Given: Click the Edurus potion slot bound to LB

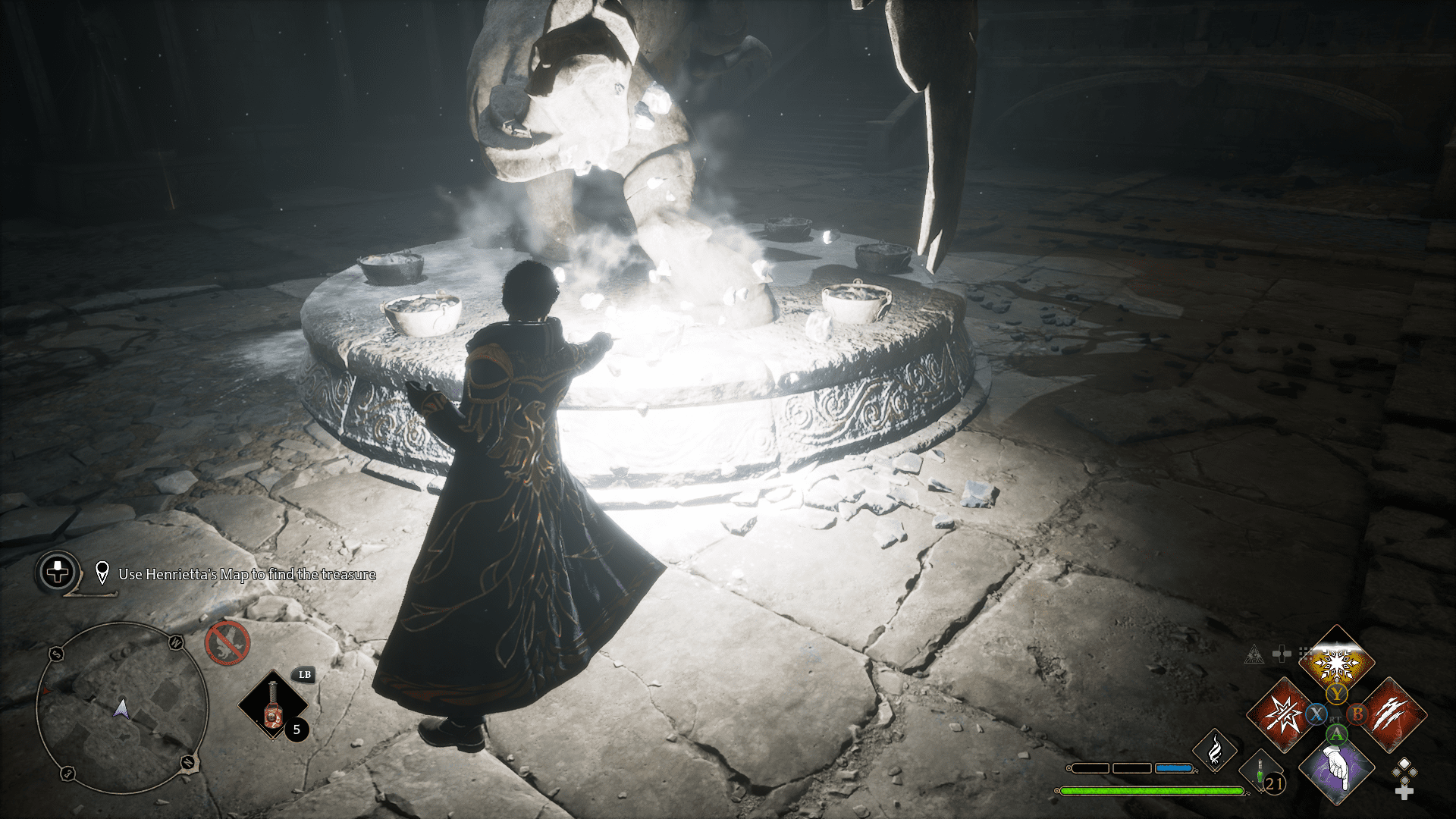Looking at the screenshot, I should [x=271, y=704].
